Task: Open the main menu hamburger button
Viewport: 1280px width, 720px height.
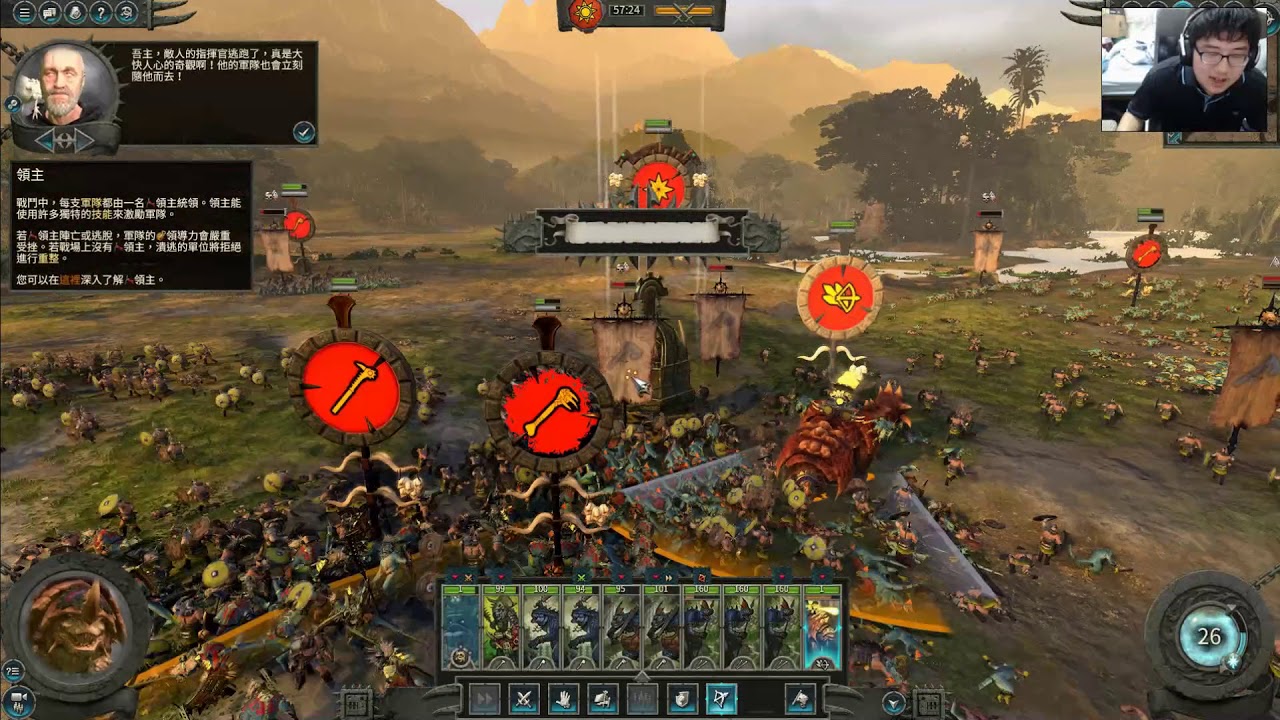Action: (x=24, y=13)
